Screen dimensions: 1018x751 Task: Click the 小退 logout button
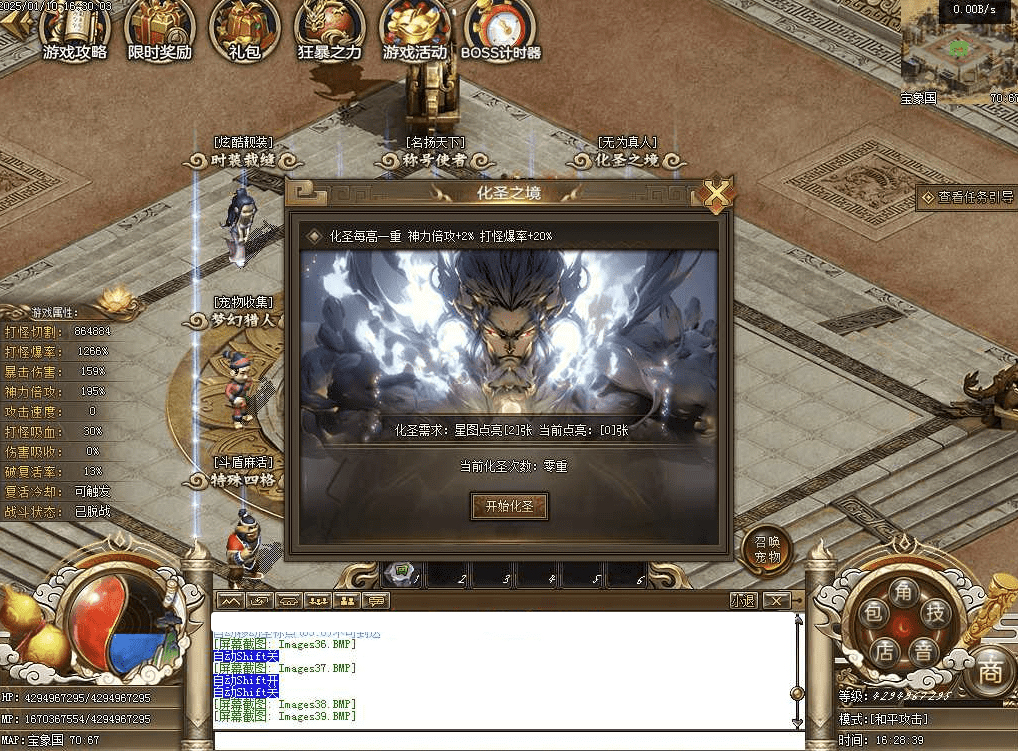click(x=744, y=601)
